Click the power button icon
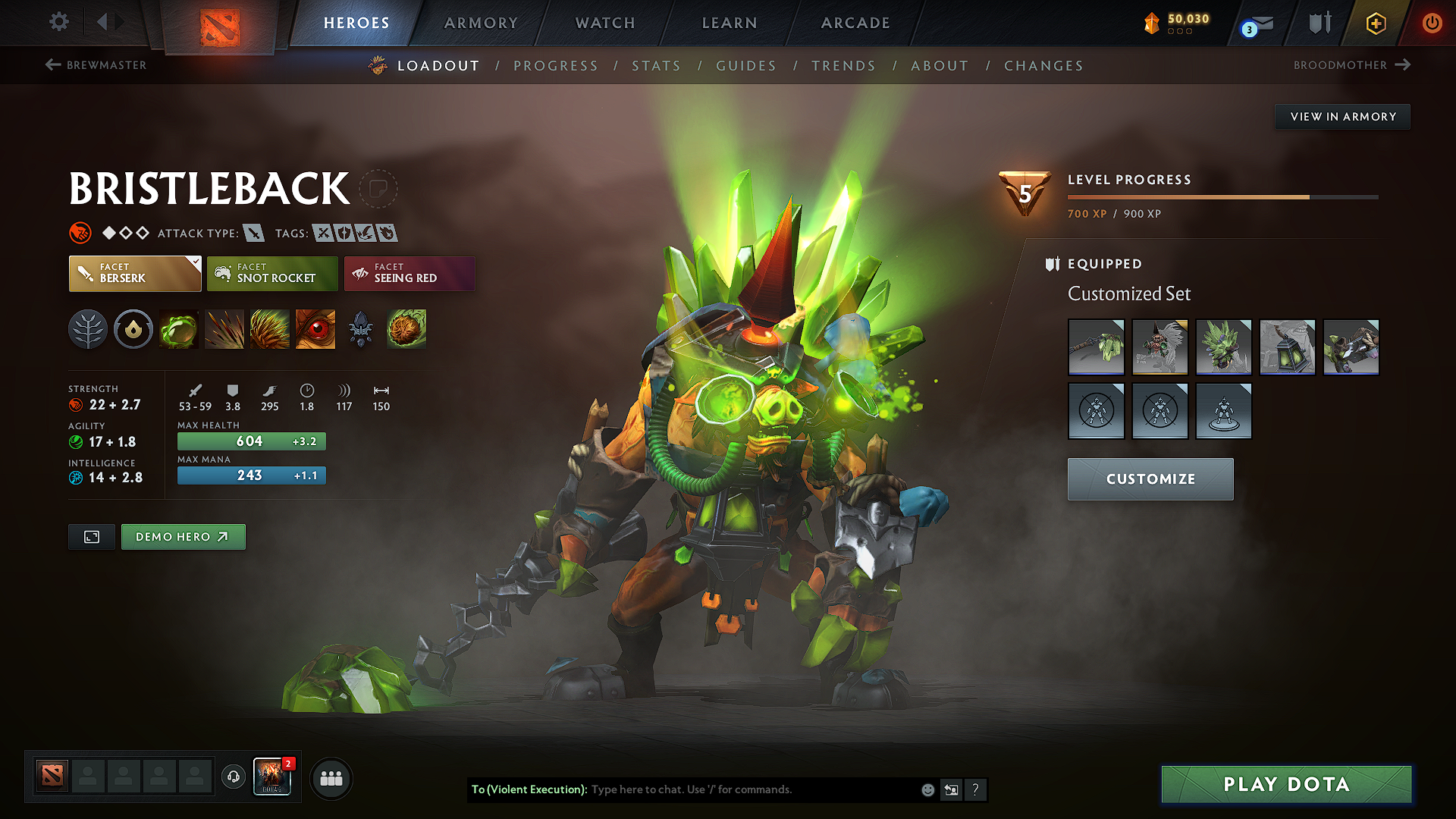Viewport: 1456px width, 819px height. [1432, 23]
